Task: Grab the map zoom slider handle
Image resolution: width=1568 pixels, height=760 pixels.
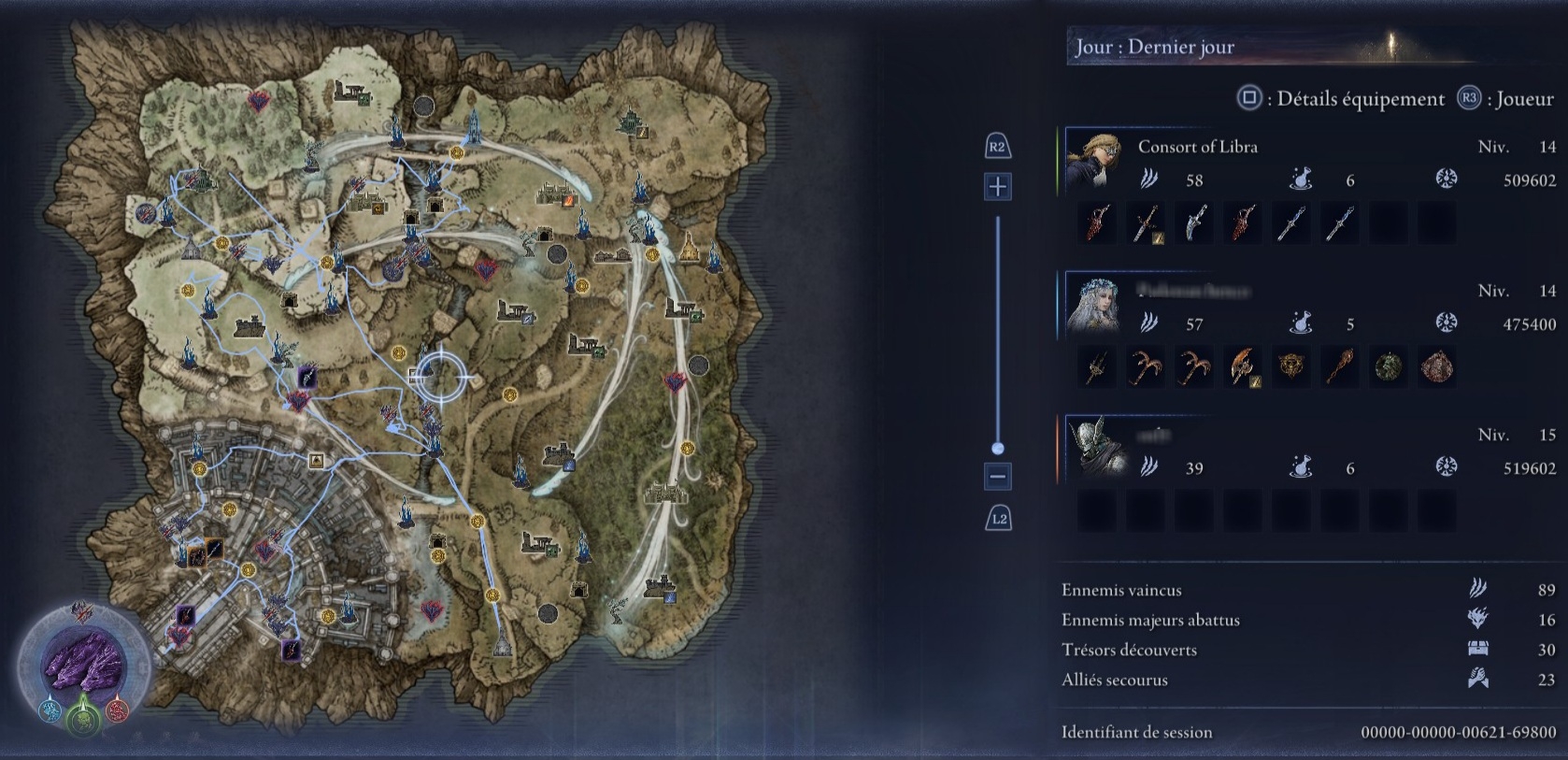Action: coord(998,449)
